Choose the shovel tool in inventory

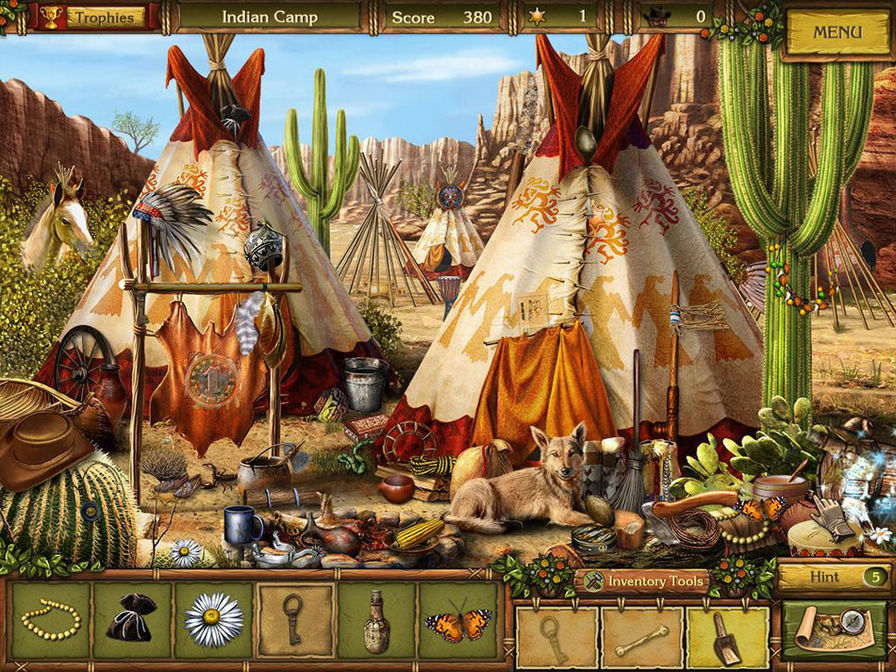726,637
